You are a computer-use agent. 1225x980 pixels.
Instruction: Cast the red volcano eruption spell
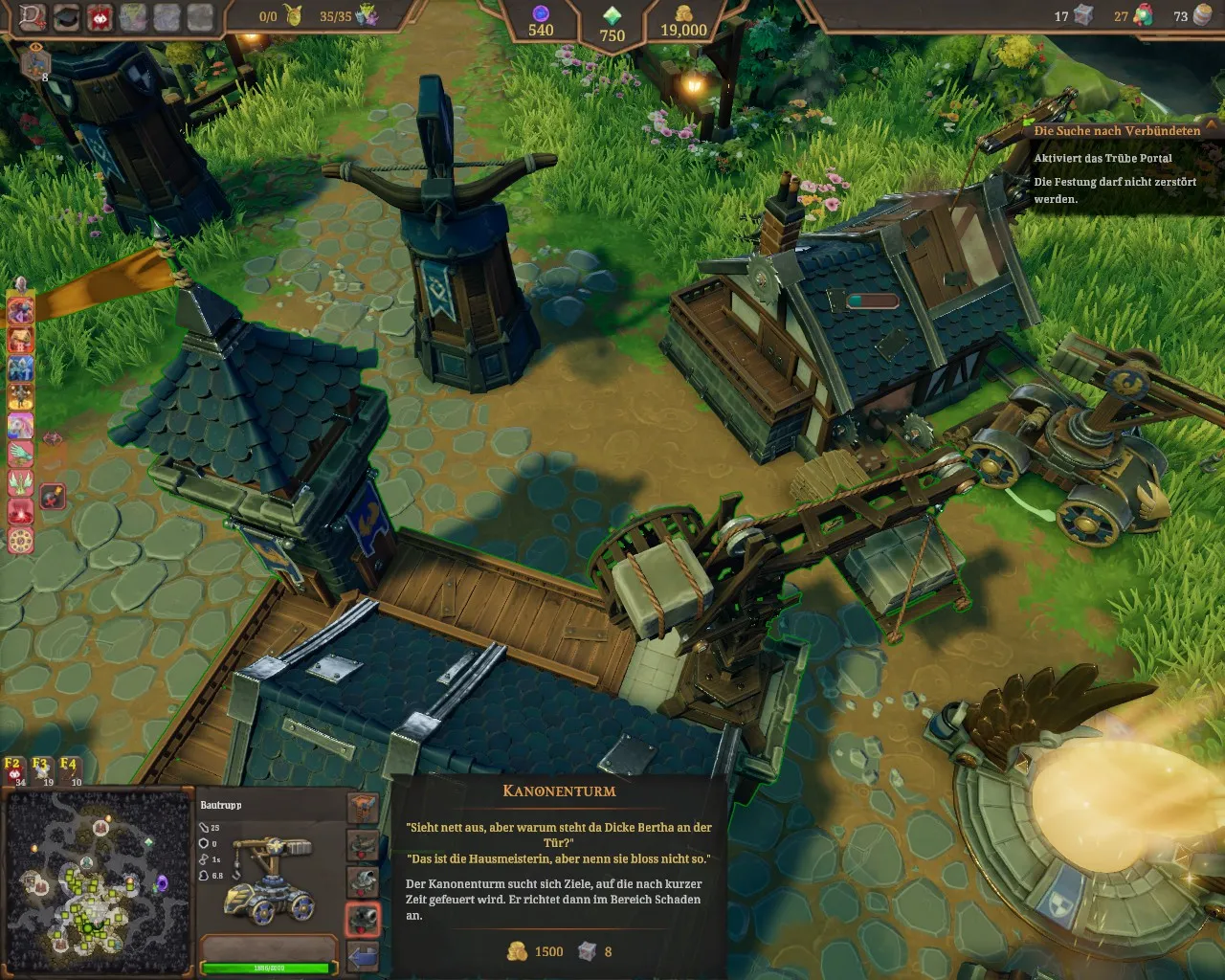[x=21, y=512]
